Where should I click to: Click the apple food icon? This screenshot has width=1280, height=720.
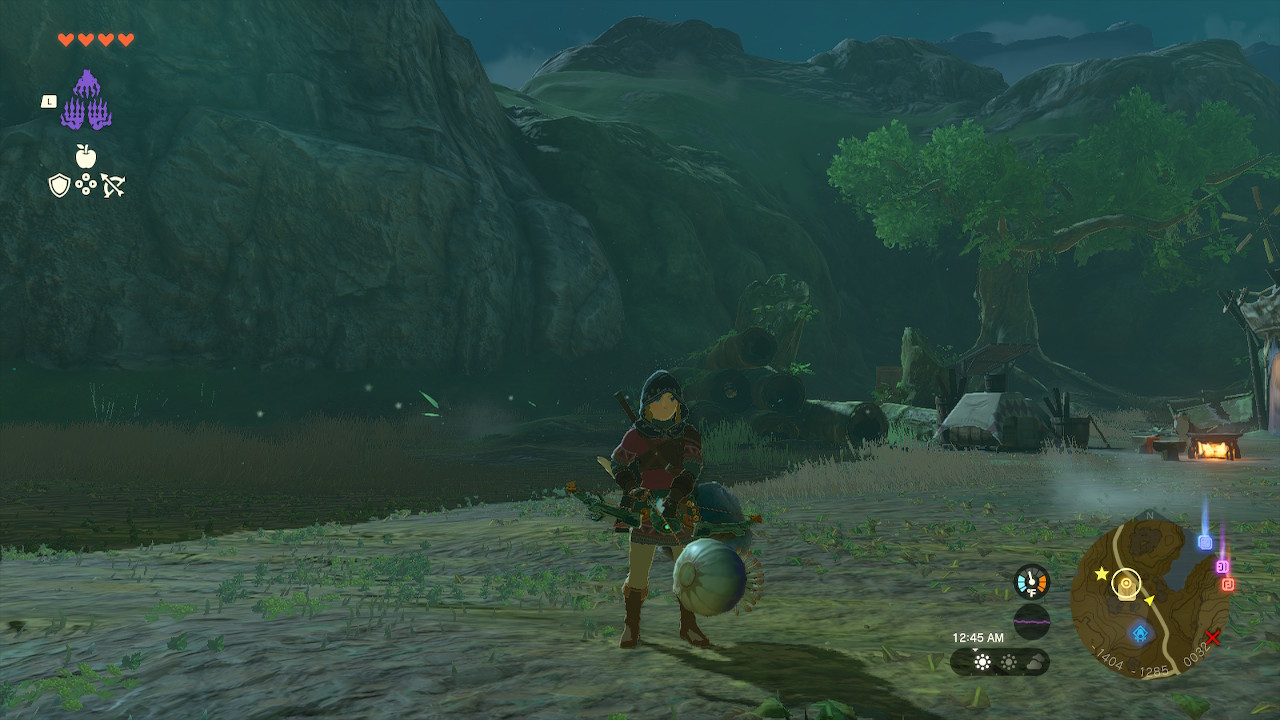coord(86,156)
